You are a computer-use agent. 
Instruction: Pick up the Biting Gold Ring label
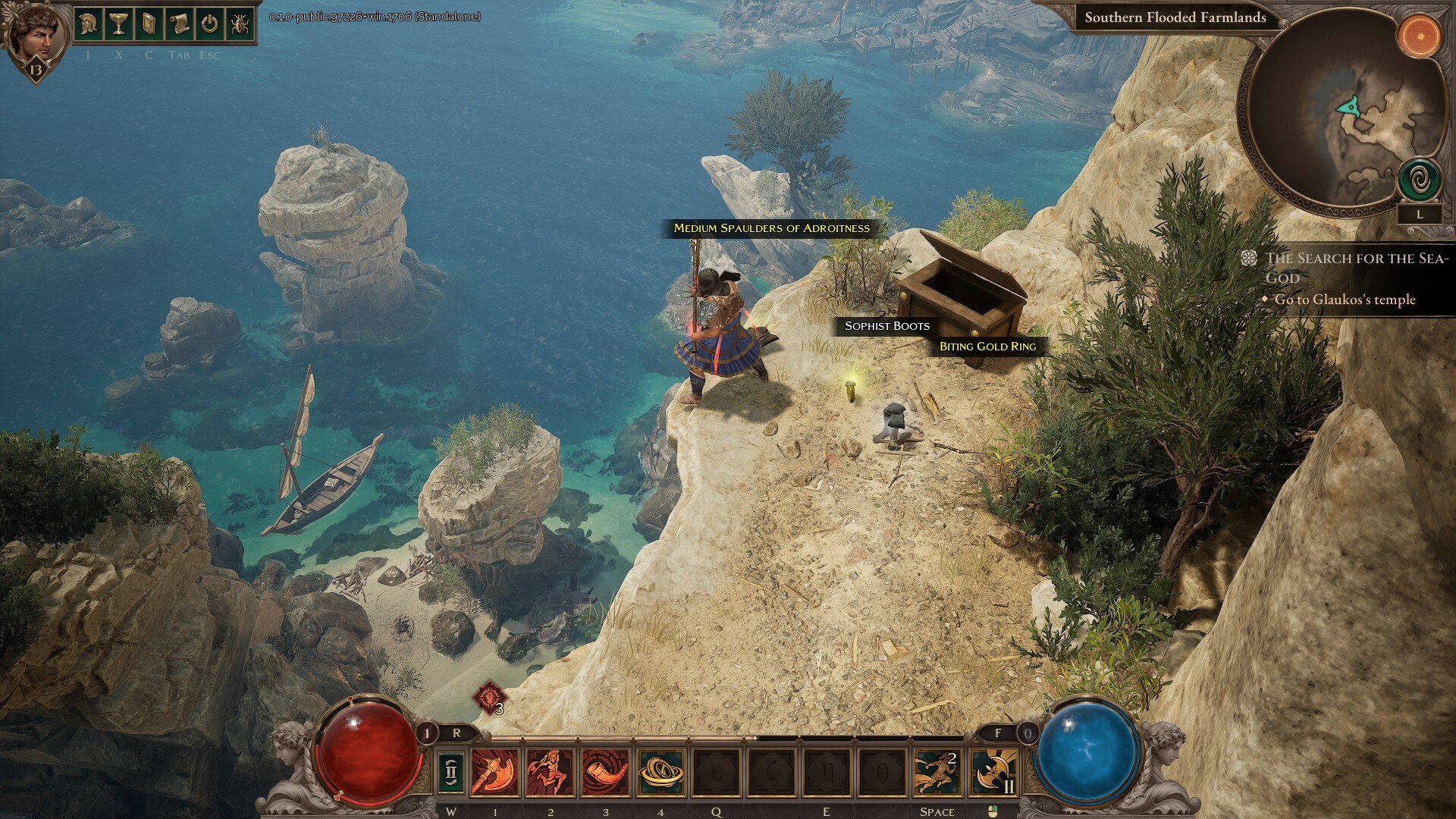[x=987, y=347]
